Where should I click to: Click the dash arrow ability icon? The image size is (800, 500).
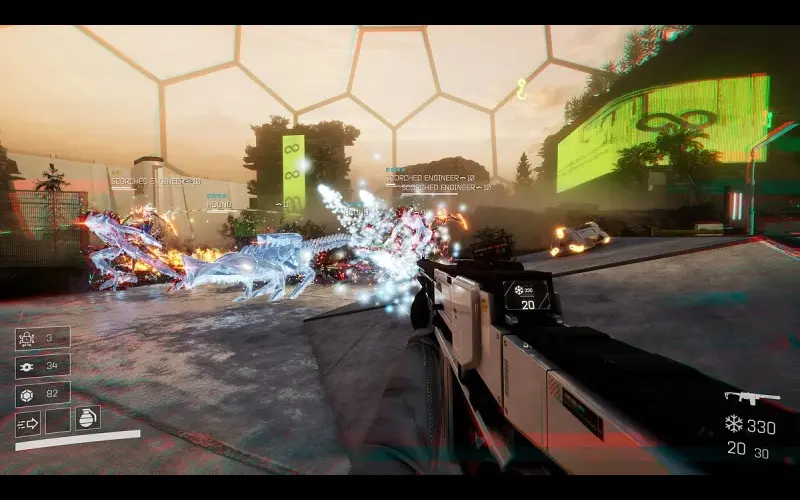[x=28, y=421]
